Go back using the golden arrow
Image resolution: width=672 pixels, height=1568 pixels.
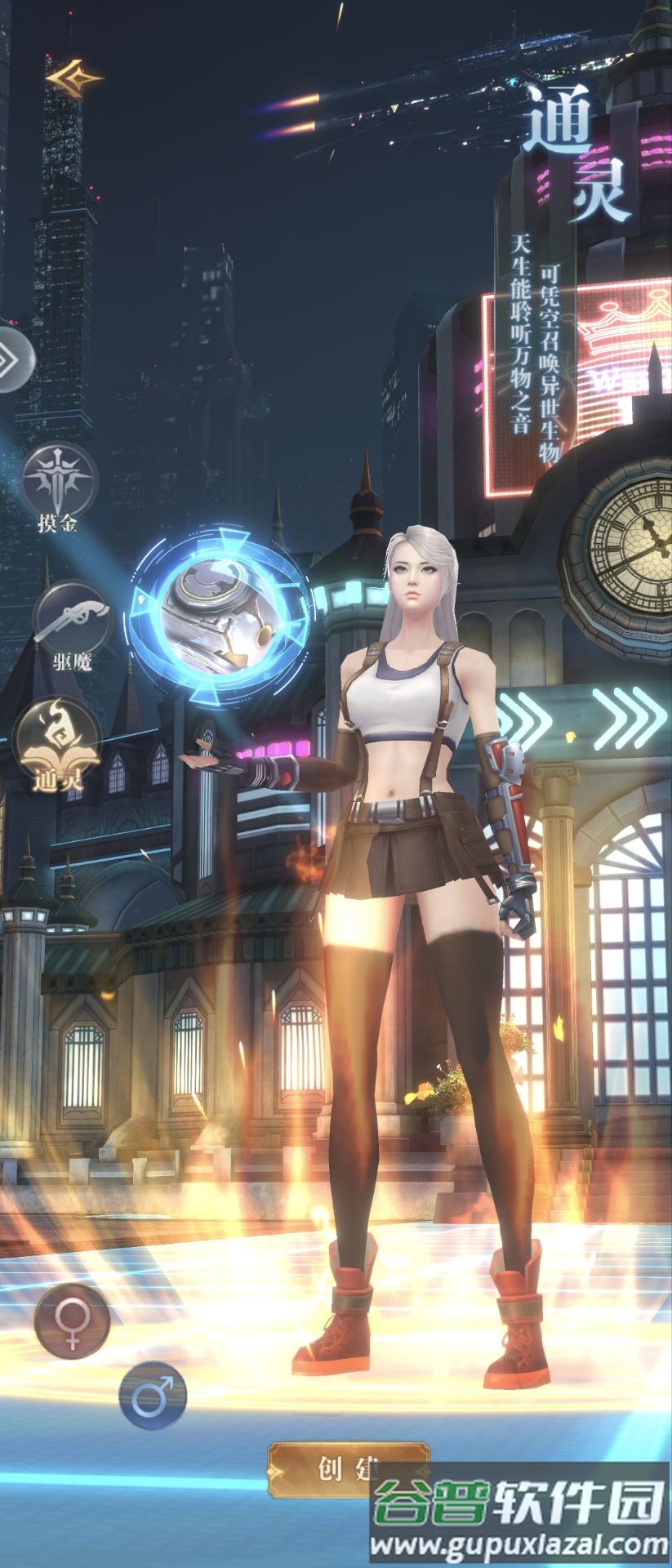(x=74, y=78)
